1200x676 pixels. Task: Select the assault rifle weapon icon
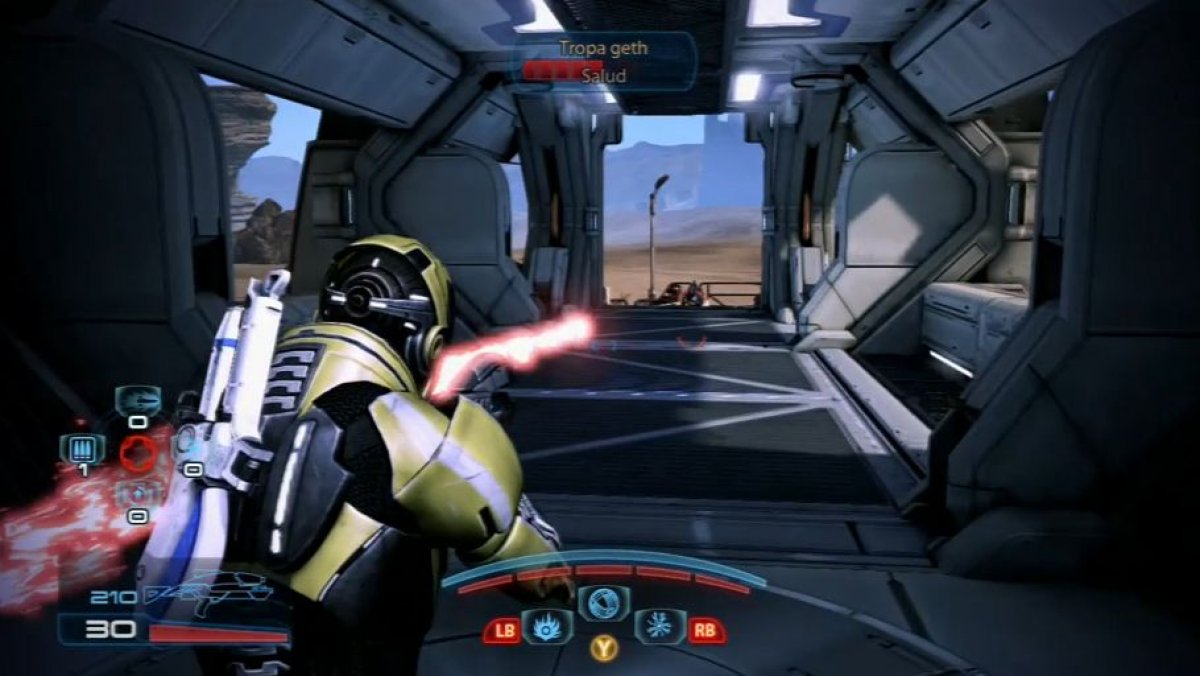(x=208, y=596)
